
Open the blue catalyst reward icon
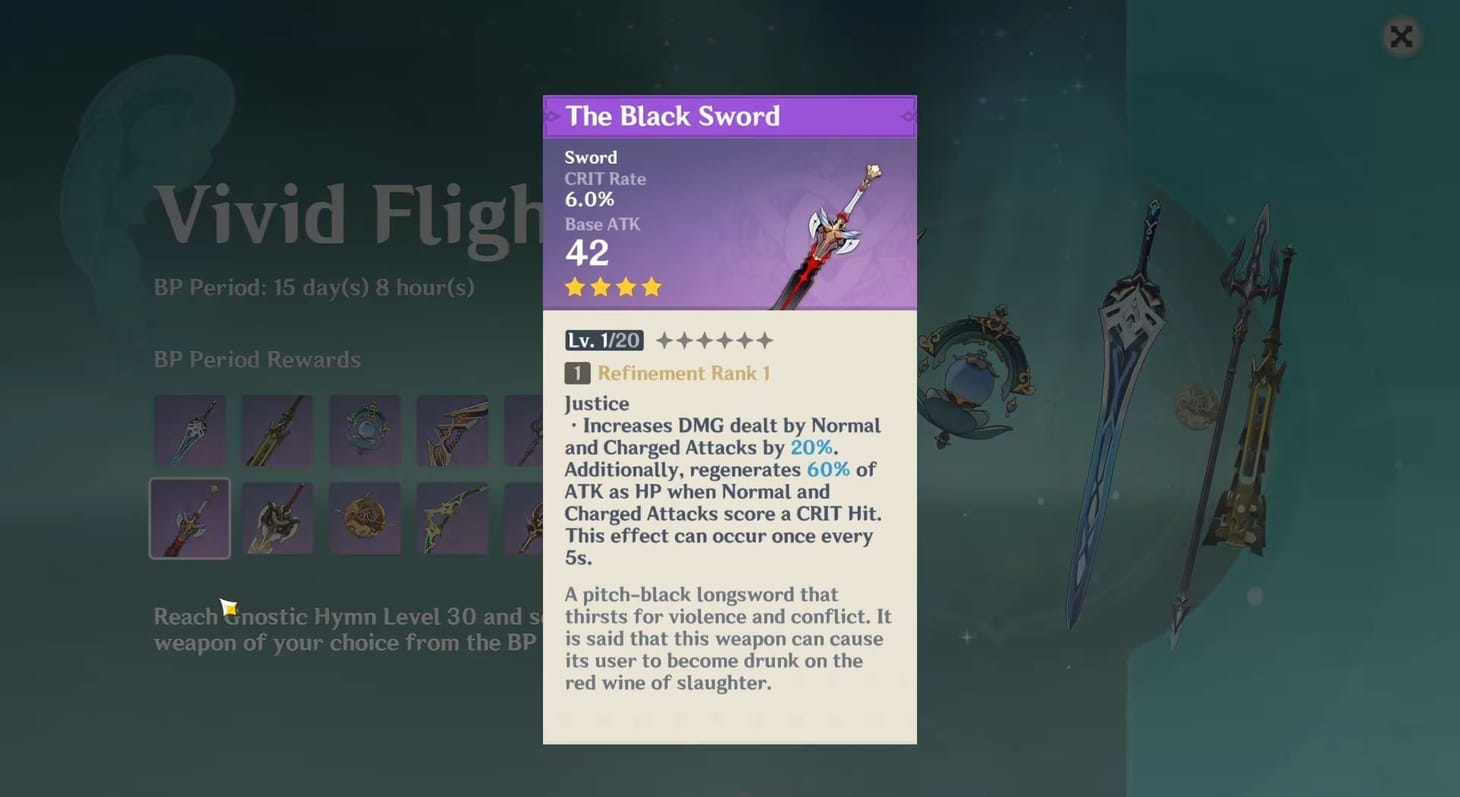(365, 430)
